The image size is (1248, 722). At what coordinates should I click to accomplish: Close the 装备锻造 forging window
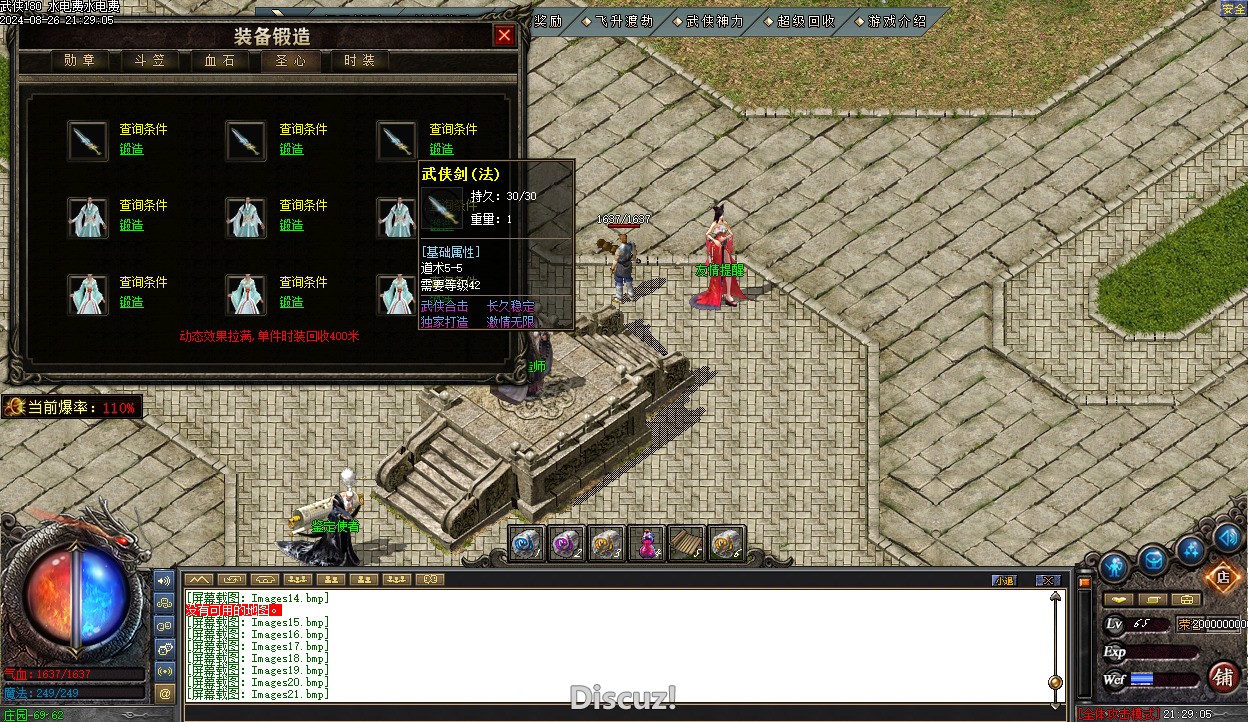click(504, 36)
